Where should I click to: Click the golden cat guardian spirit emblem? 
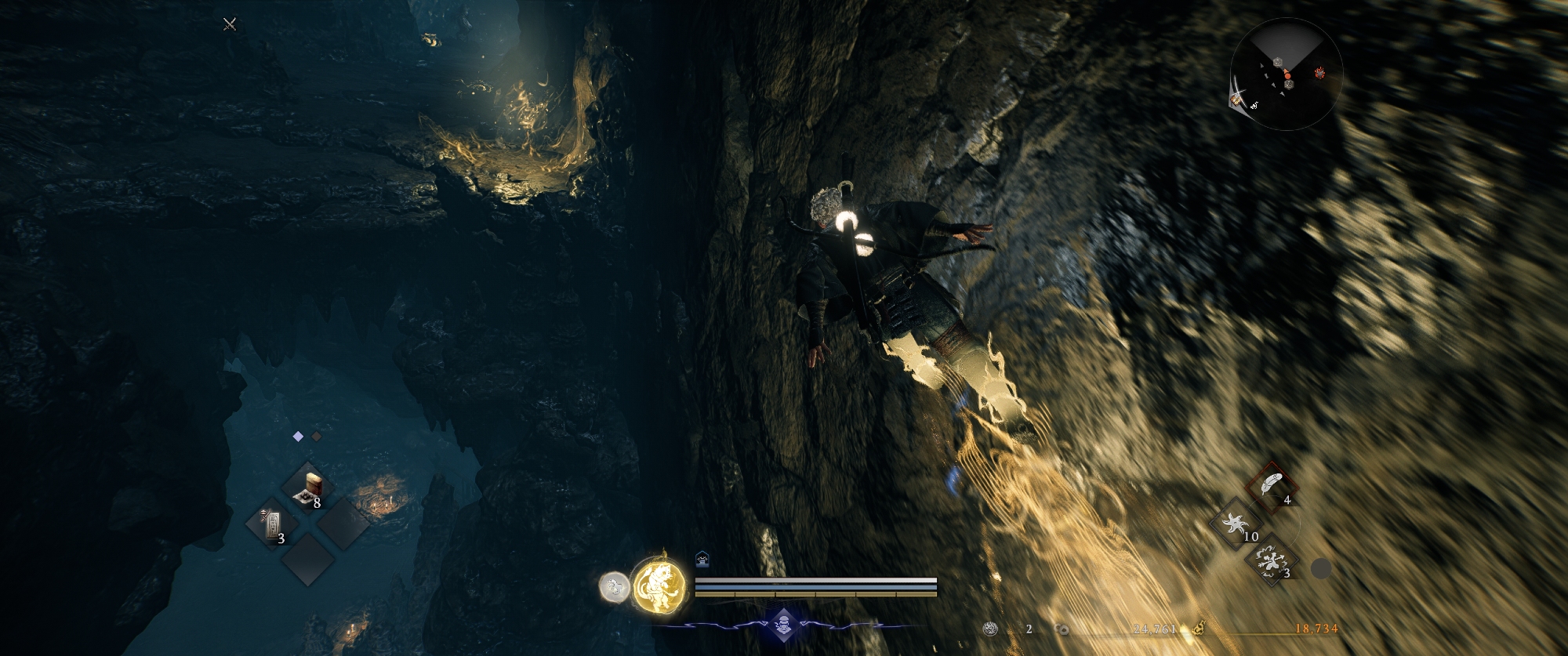659,586
